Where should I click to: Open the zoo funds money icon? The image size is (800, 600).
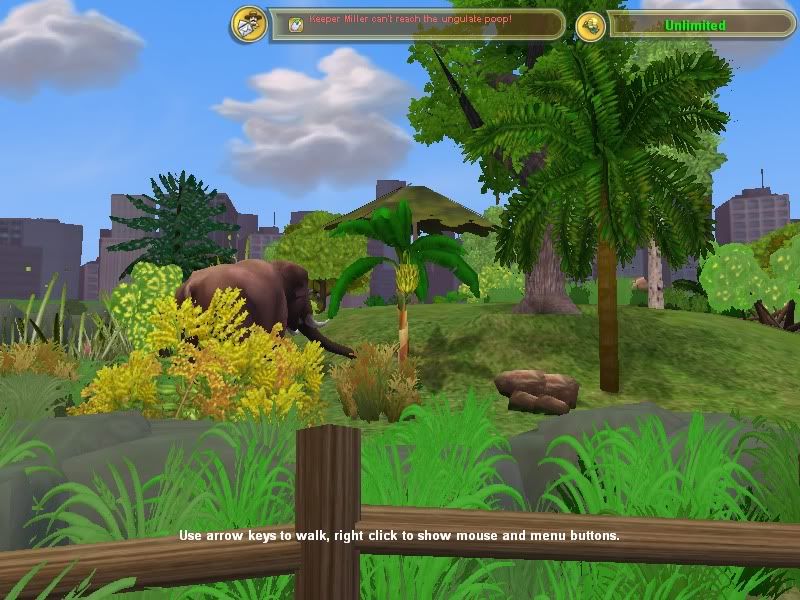[590, 26]
